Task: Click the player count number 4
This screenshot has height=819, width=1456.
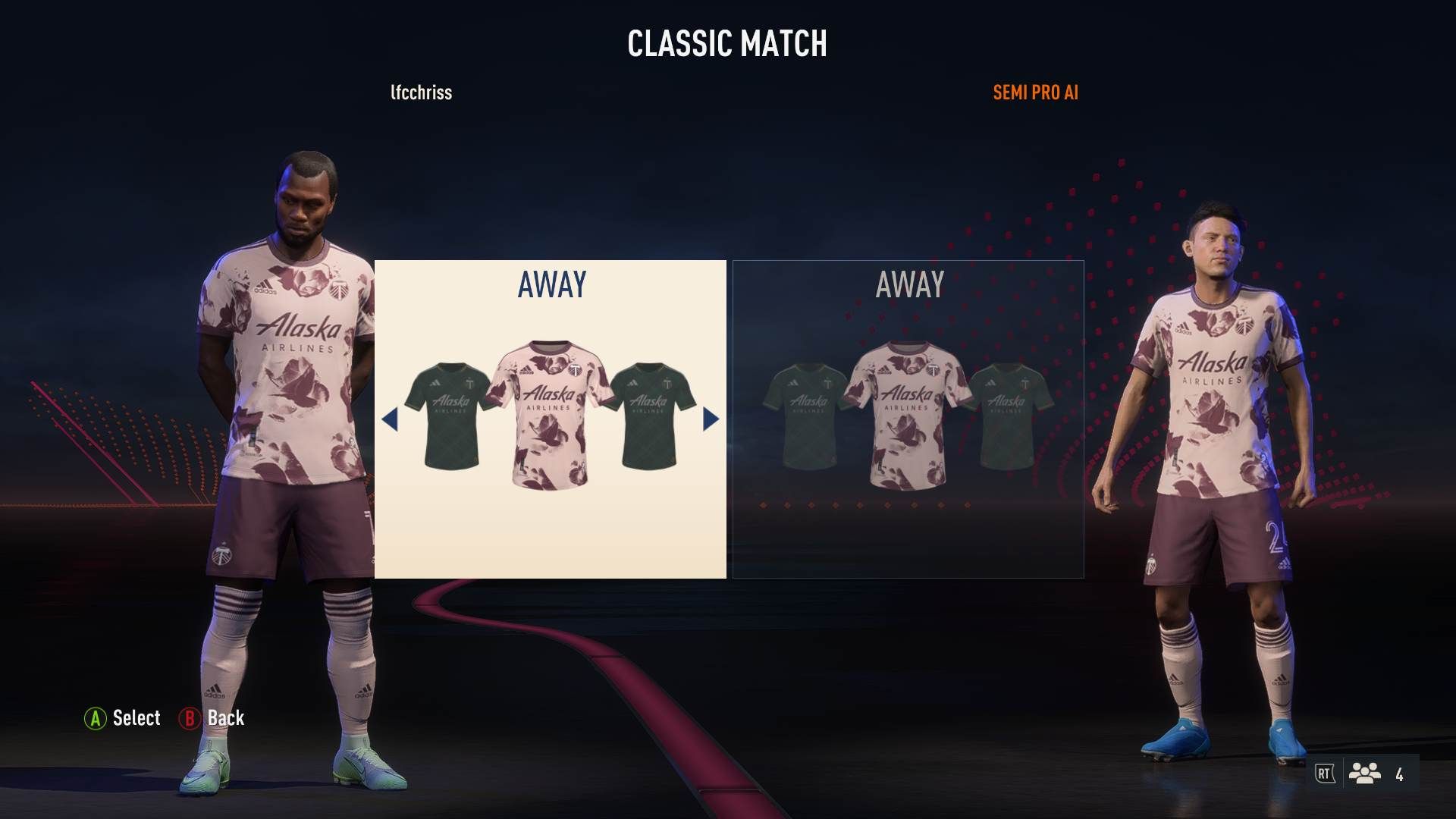Action: [1400, 775]
